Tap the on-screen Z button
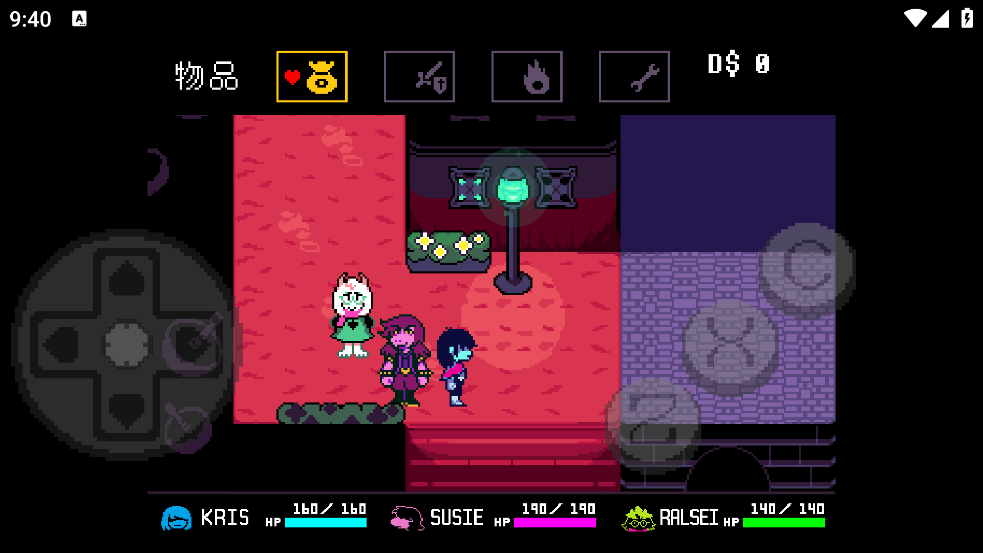The width and height of the screenshot is (983, 553). pos(652,420)
